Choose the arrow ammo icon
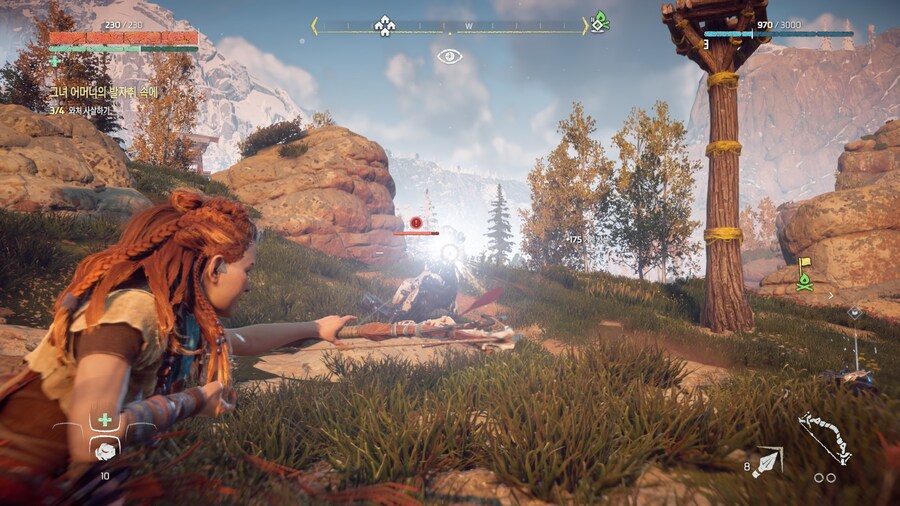Image resolution: width=900 pixels, height=506 pixels. tap(768, 461)
